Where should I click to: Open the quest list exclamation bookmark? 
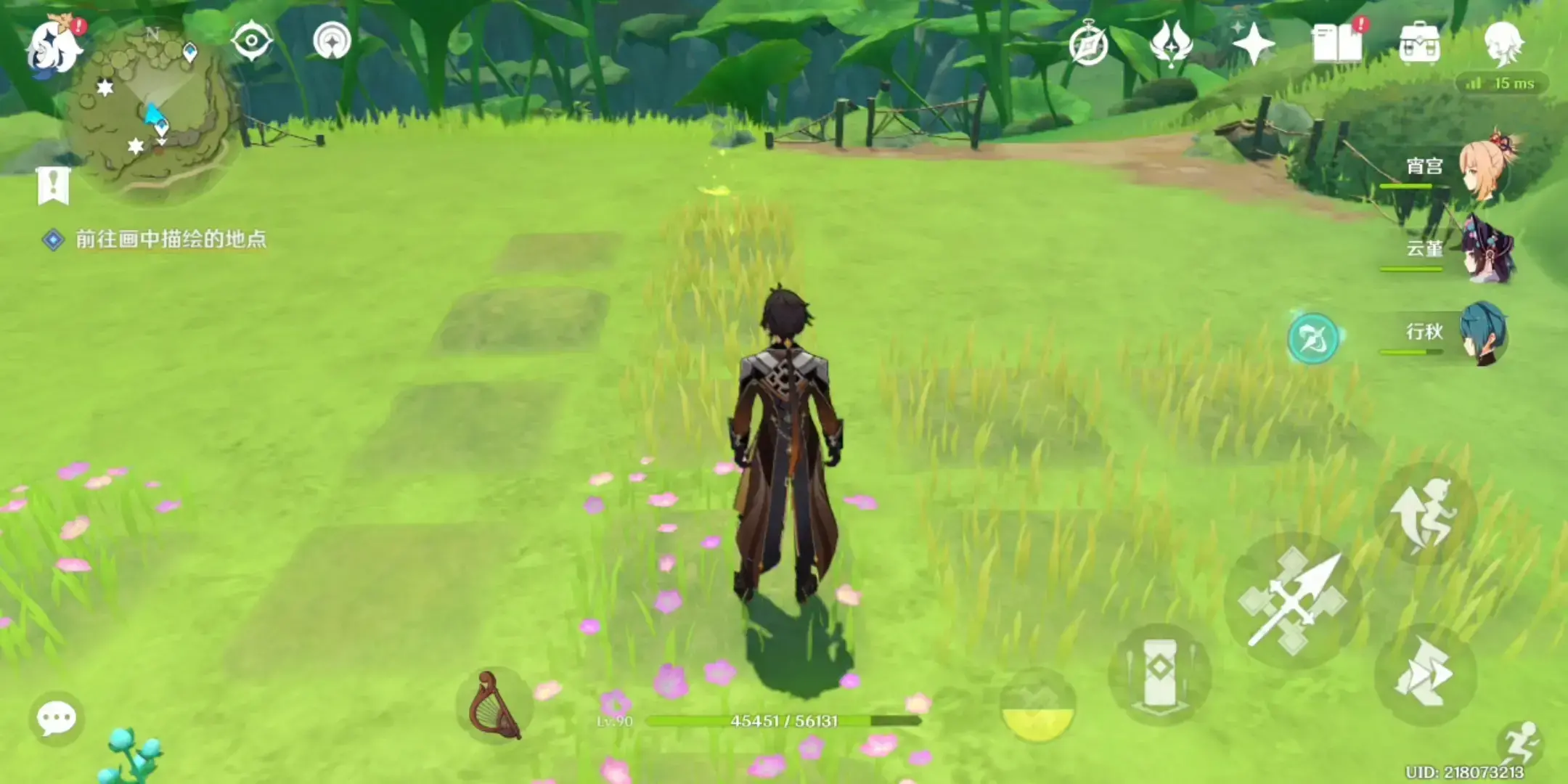click(53, 186)
